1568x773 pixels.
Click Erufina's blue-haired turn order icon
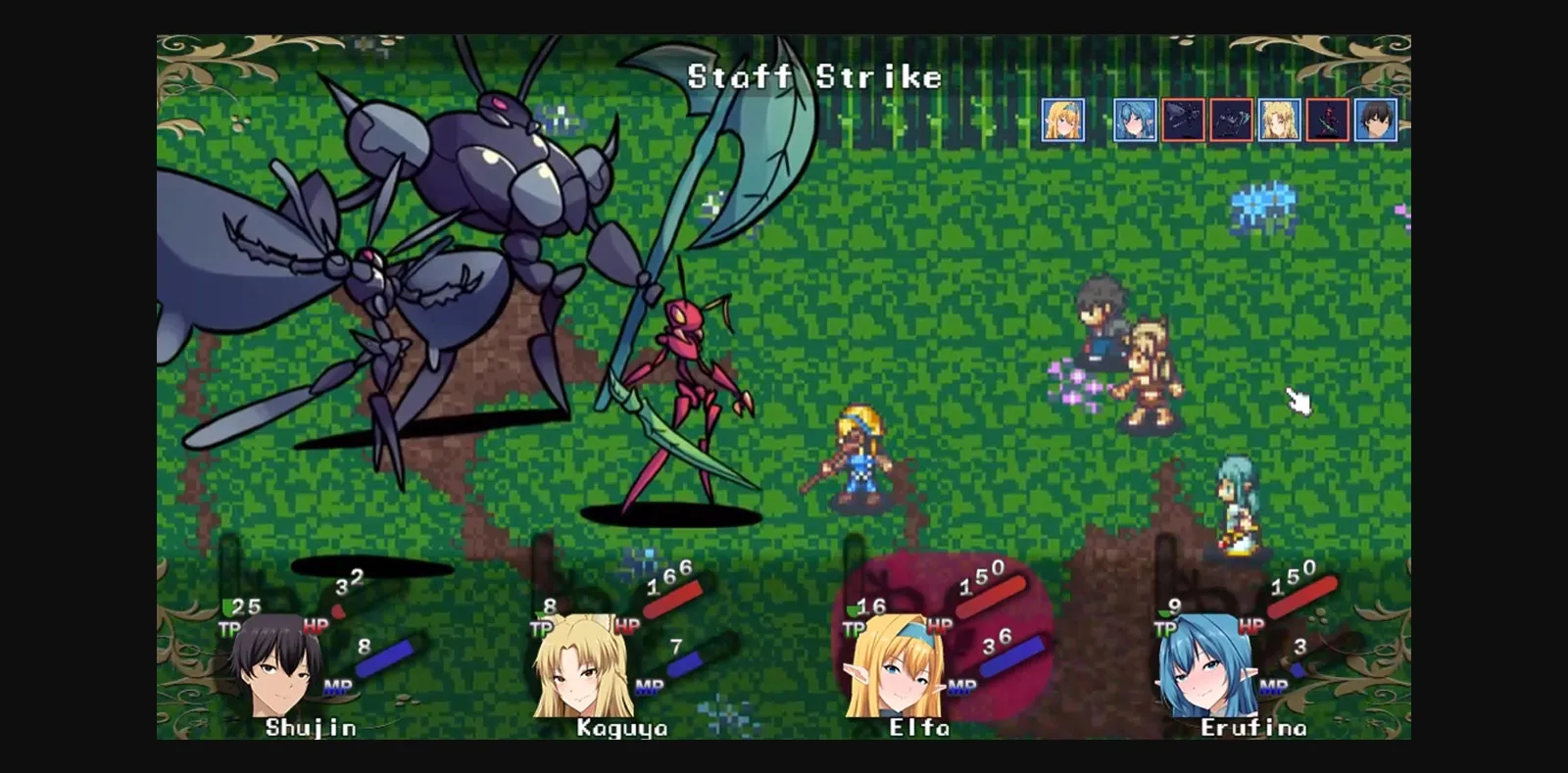(1134, 120)
